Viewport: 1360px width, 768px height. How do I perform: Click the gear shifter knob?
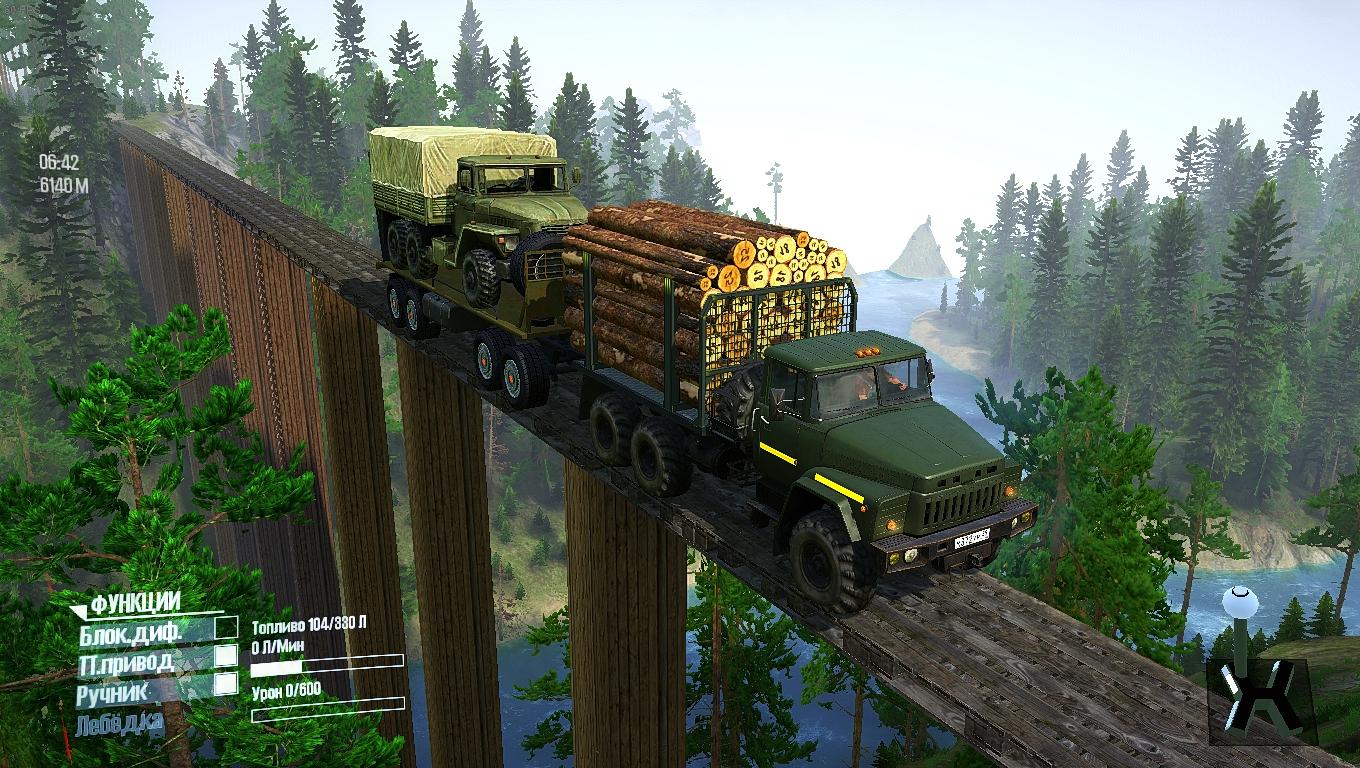click(x=1238, y=603)
